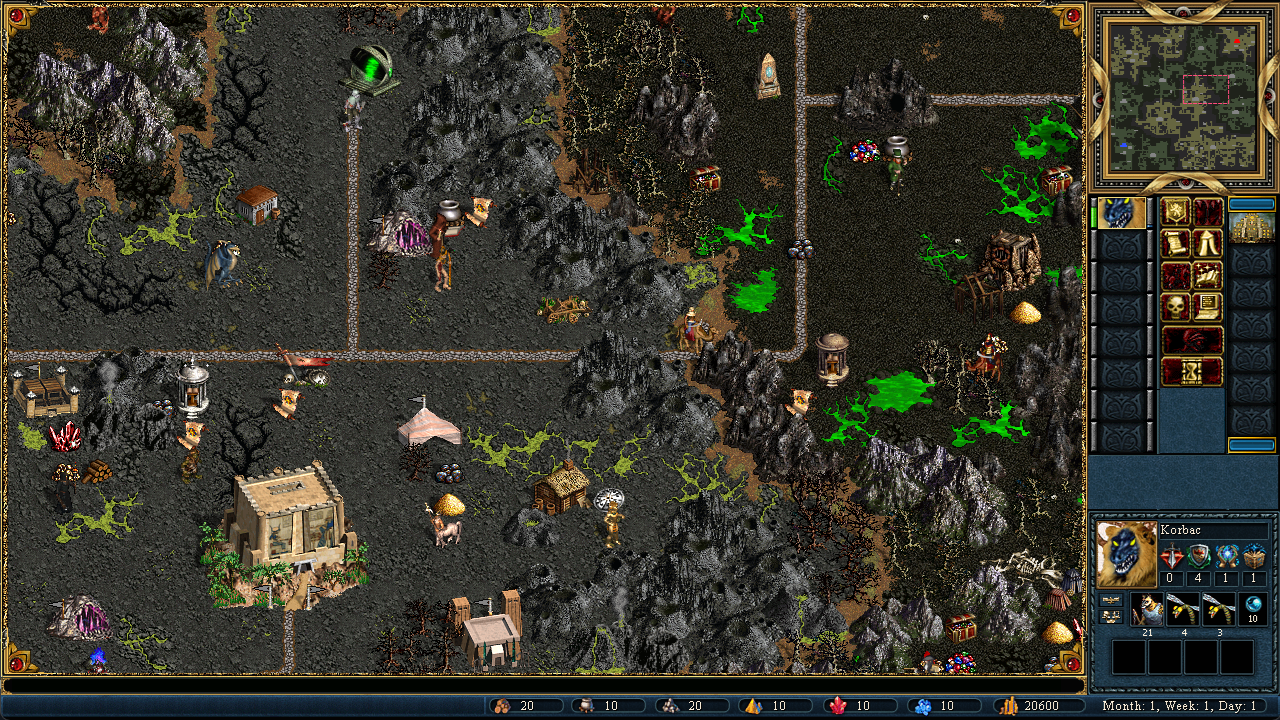The image size is (1280, 720).
Task: Select Korbac's portrait in the hero list
Action: [1121, 213]
